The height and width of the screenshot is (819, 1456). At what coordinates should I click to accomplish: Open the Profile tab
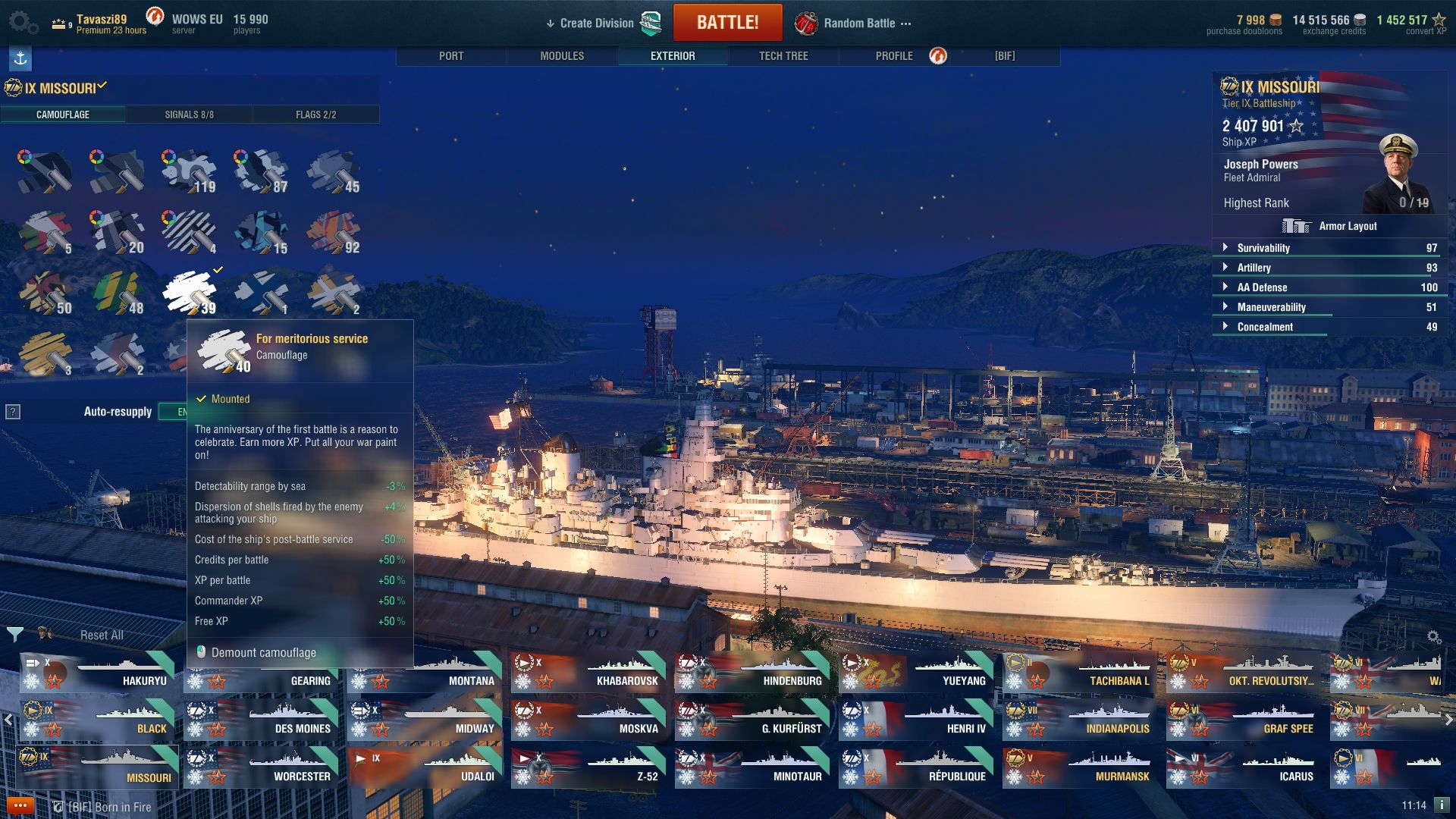coord(894,56)
